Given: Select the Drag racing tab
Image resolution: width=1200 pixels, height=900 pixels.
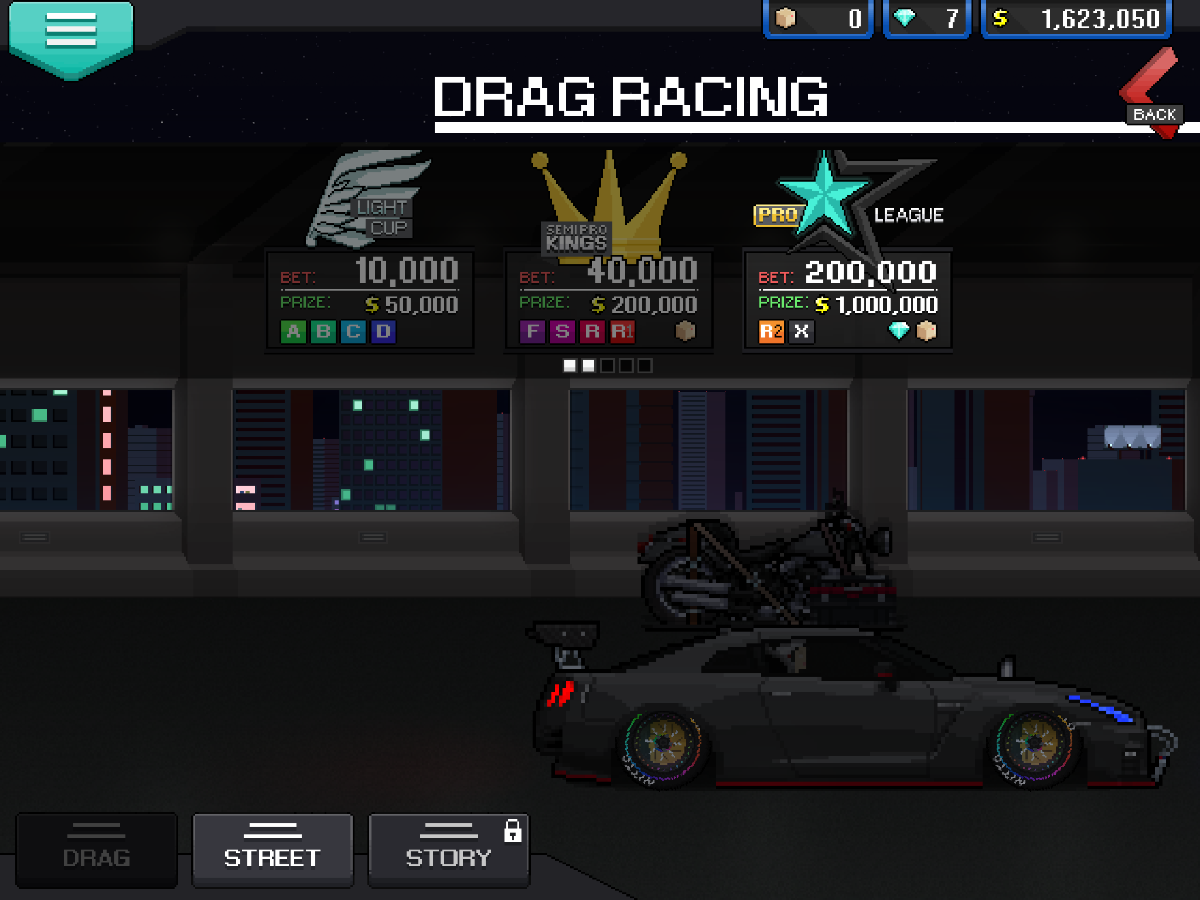Looking at the screenshot, I should 96,849.
